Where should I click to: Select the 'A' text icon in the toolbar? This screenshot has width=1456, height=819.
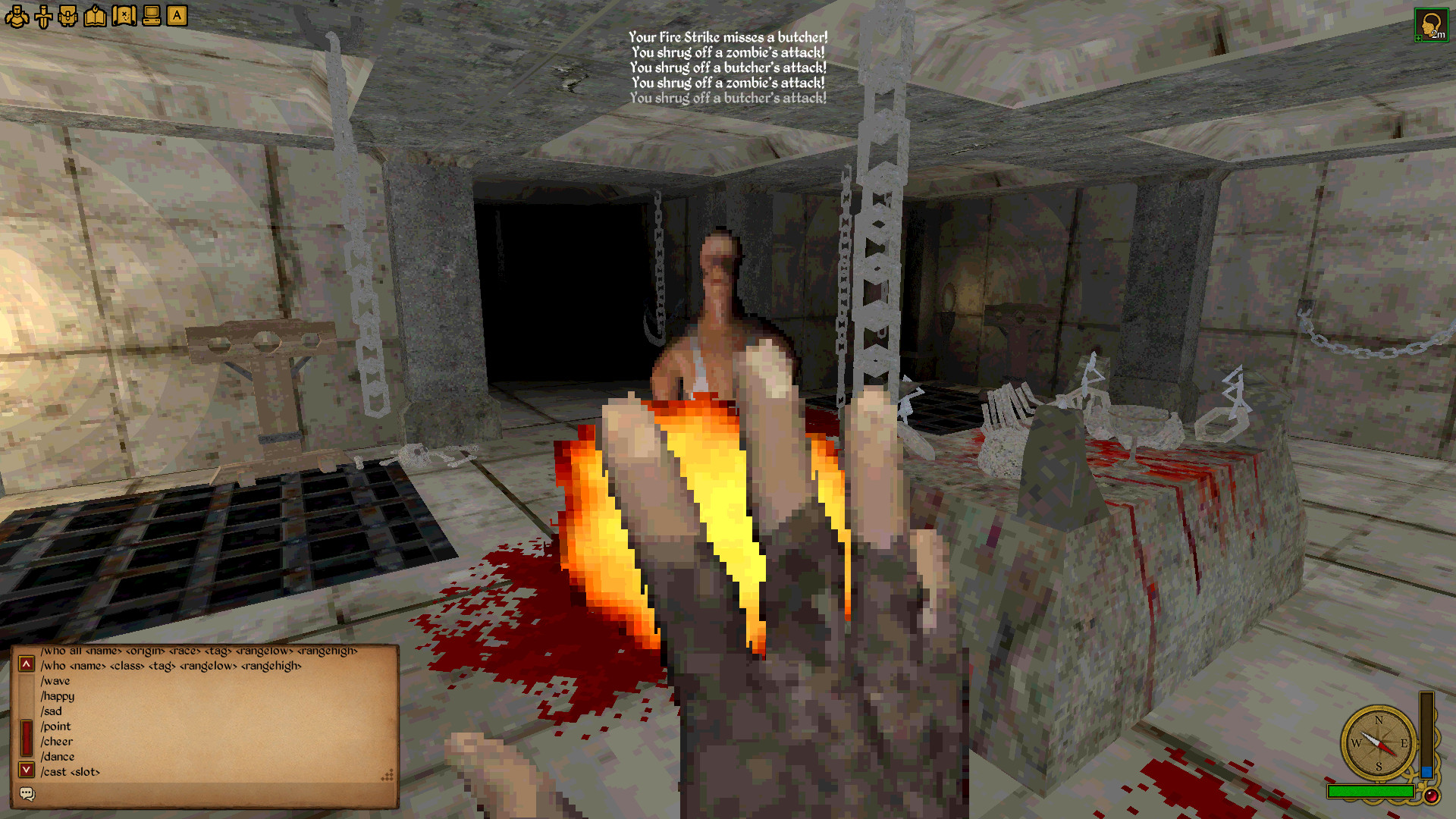(176, 15)
